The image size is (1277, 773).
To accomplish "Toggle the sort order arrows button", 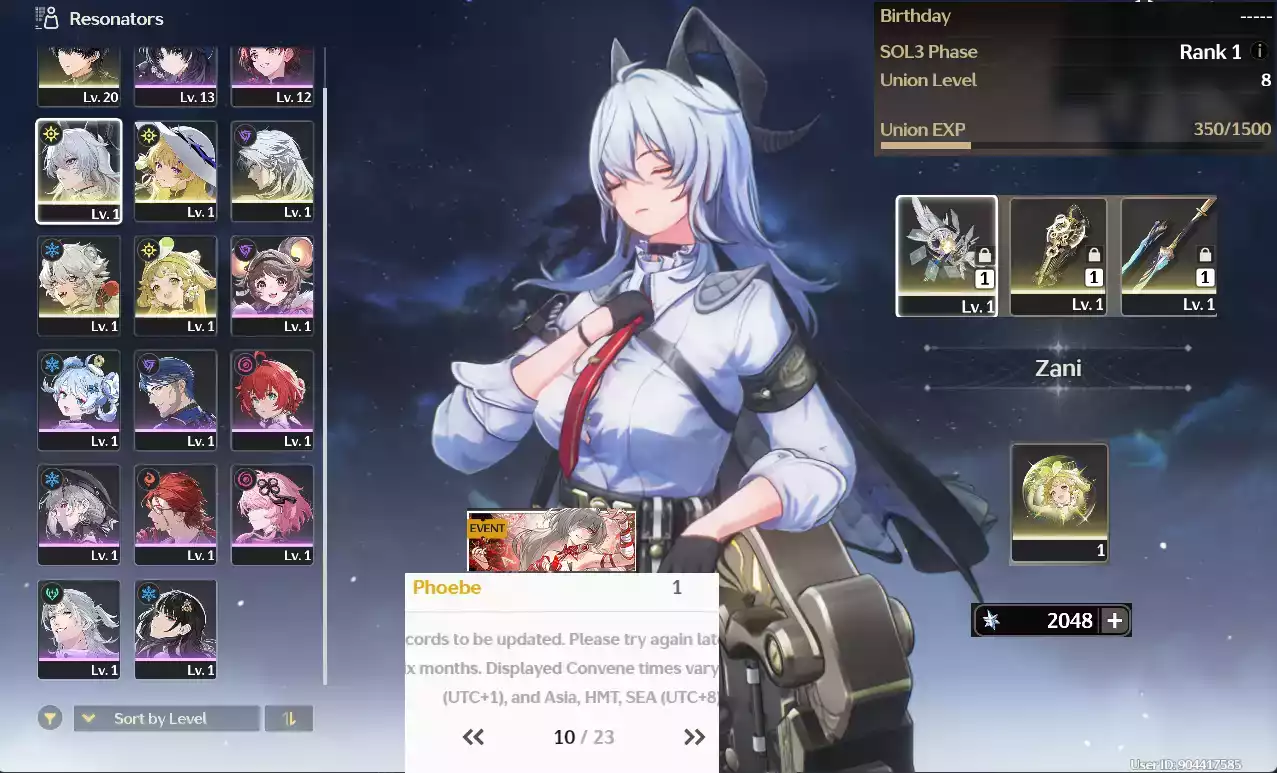I will click(290, 718).
